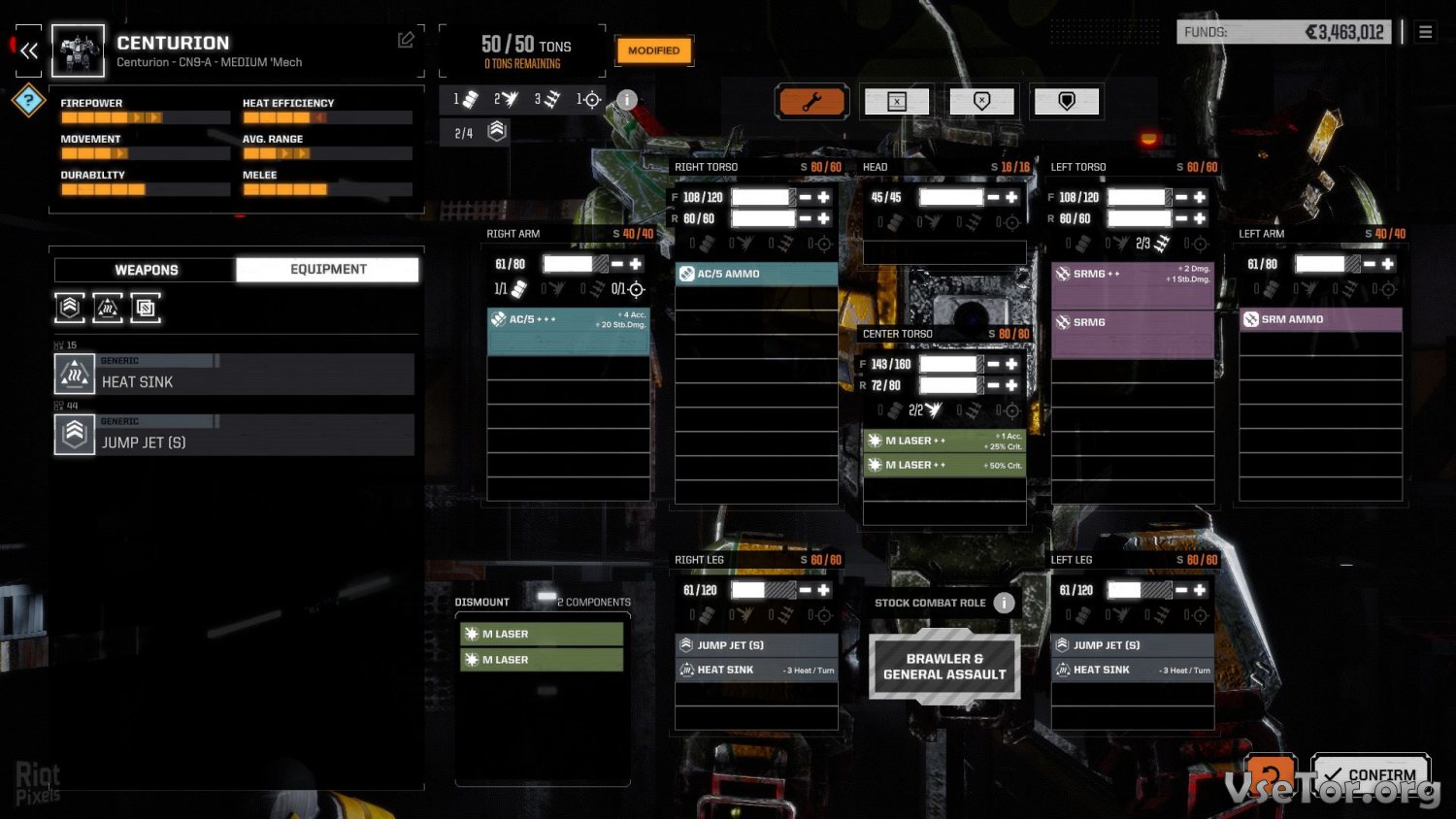
Task: Open the hamburger menu beside funds
Action: point(1425,32)
